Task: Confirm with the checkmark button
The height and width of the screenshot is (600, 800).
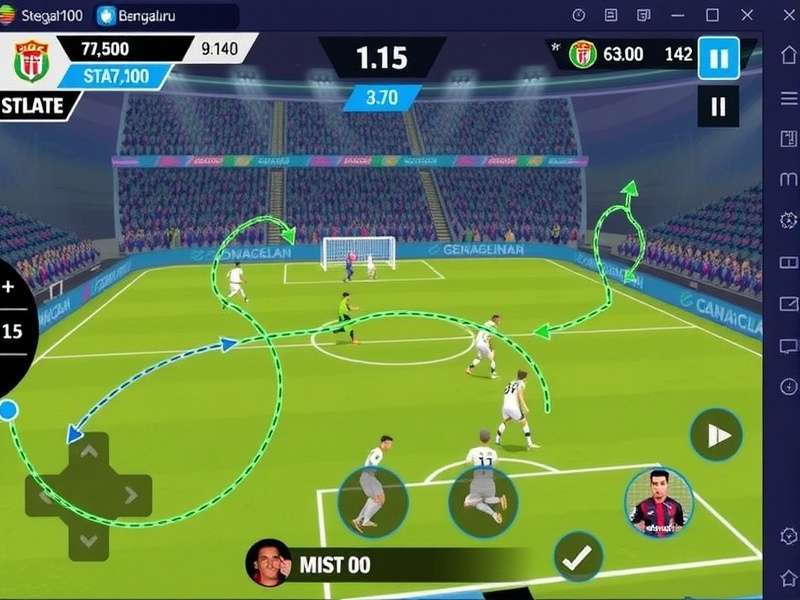Action: [577, 558]
